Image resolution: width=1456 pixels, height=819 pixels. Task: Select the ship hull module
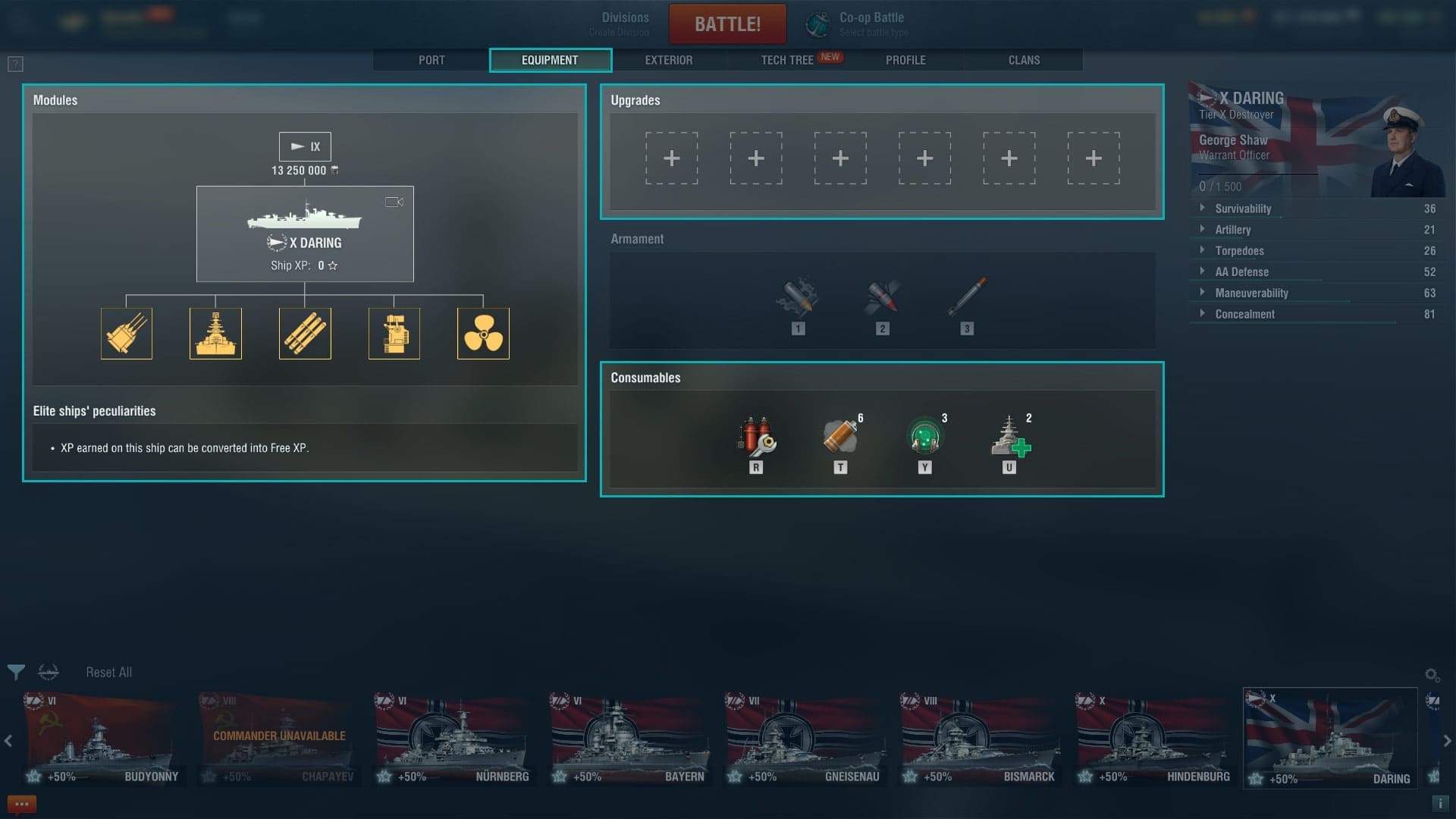(x=215, y=334)
